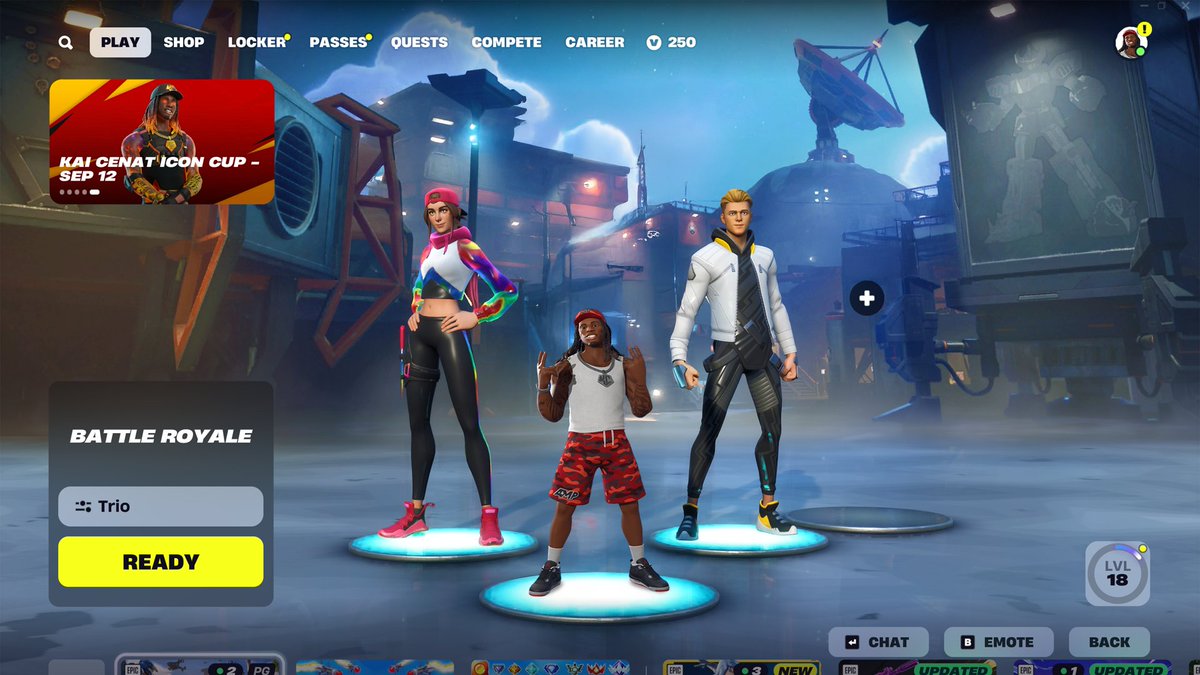Open the Passes tab
The width and height of the screenshot is (1200, 675).
[x=338, y=42]
